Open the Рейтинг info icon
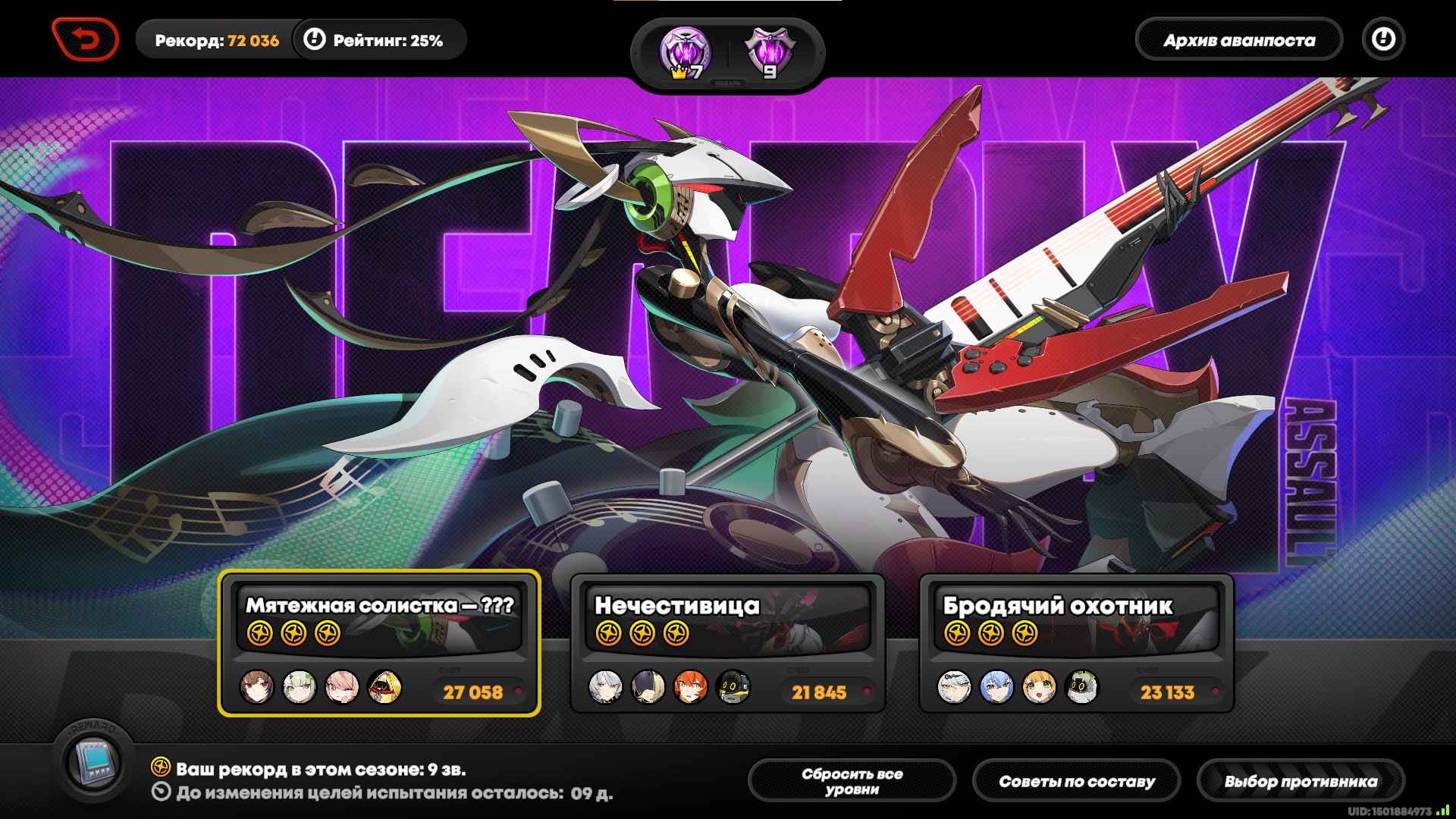 pos(314,39)
